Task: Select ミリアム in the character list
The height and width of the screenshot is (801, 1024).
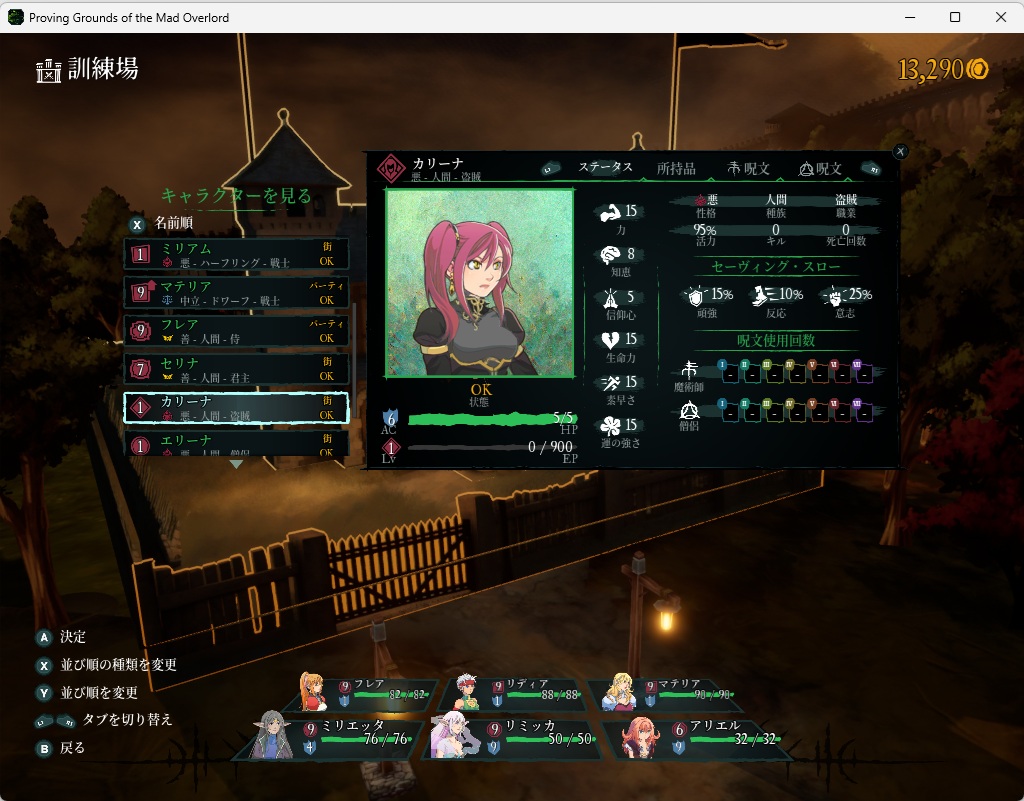Action: (236, 254)
